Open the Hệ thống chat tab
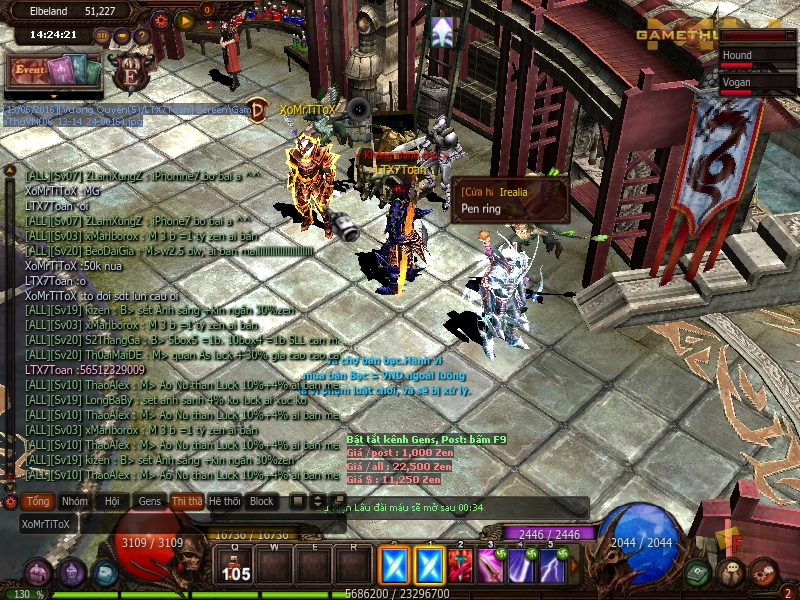Screen dimensions: 800x600 [224, 501]
